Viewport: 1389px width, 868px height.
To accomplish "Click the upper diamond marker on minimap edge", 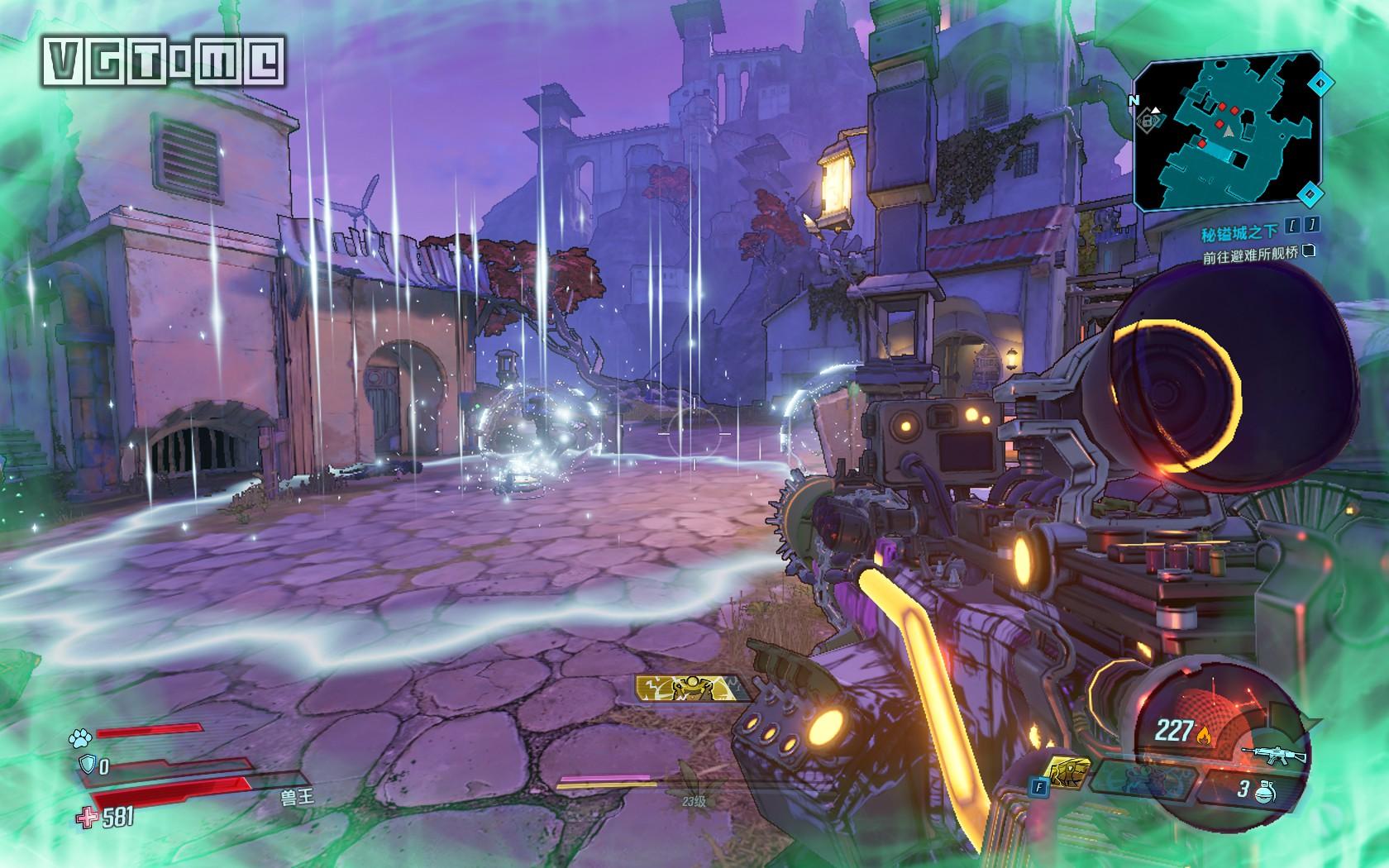I will coord(1320,83).
